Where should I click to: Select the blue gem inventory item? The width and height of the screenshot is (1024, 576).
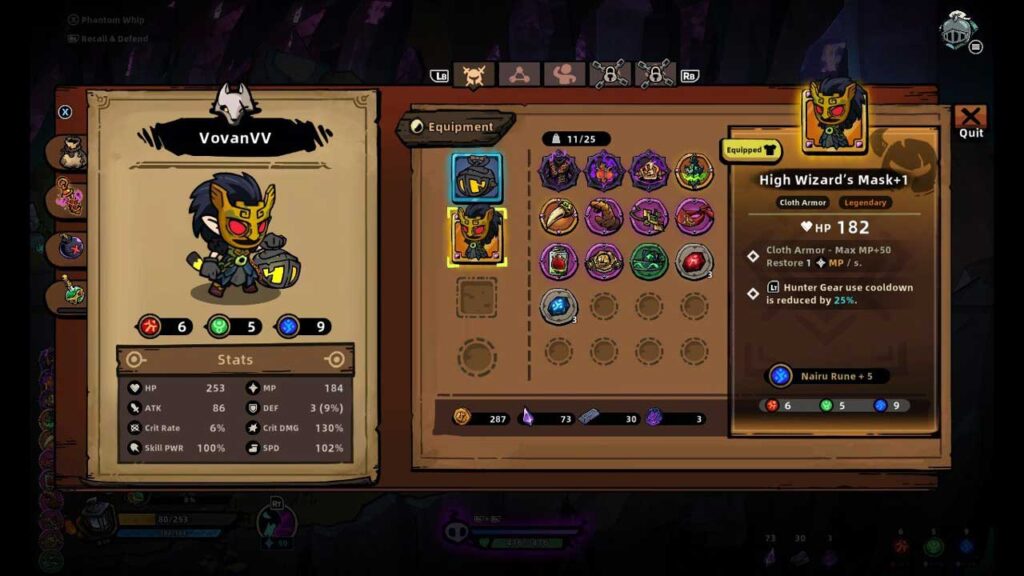[x=558, y=306]
